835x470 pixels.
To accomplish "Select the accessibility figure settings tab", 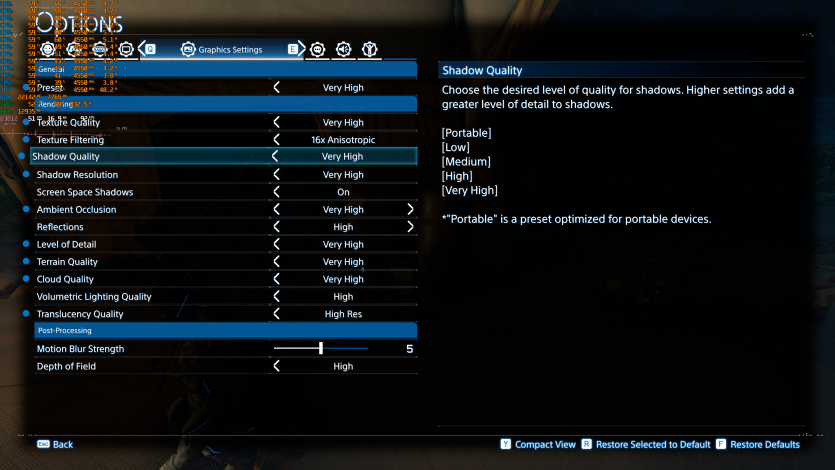I will (x=369, y=49).
